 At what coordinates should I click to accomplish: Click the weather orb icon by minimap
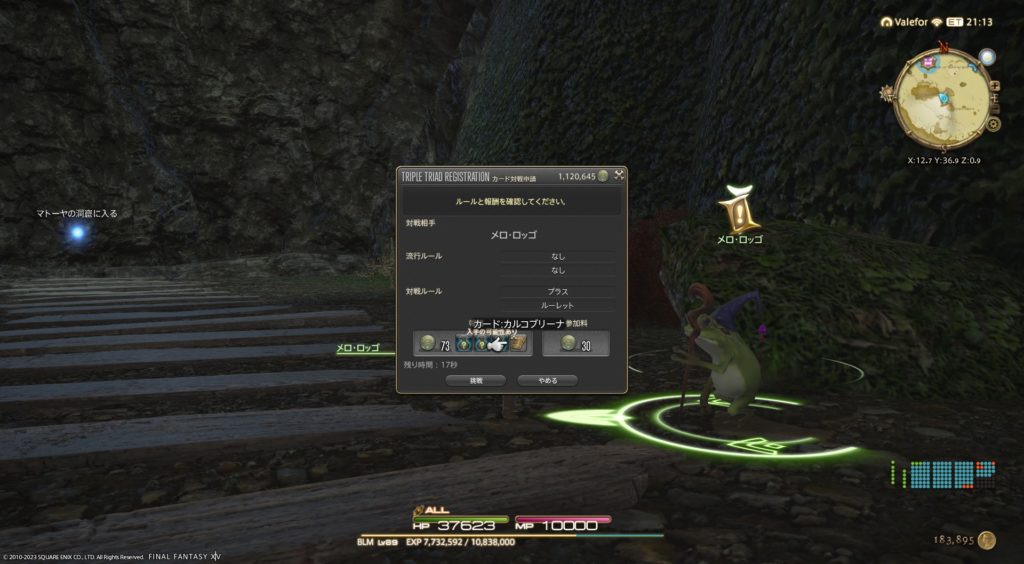[x=987, y=57]
